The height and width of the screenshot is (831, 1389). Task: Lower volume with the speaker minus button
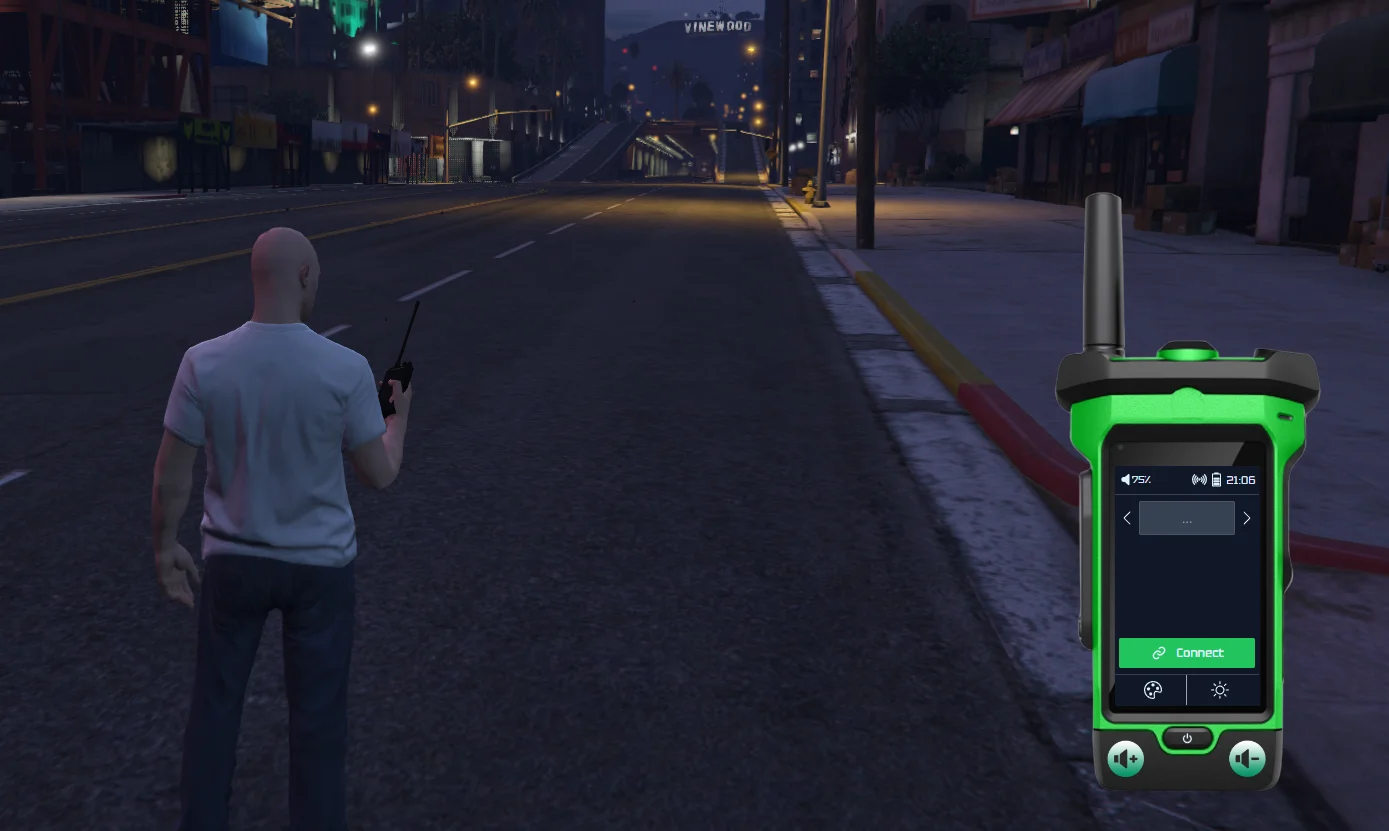[x=1247, y=760]
